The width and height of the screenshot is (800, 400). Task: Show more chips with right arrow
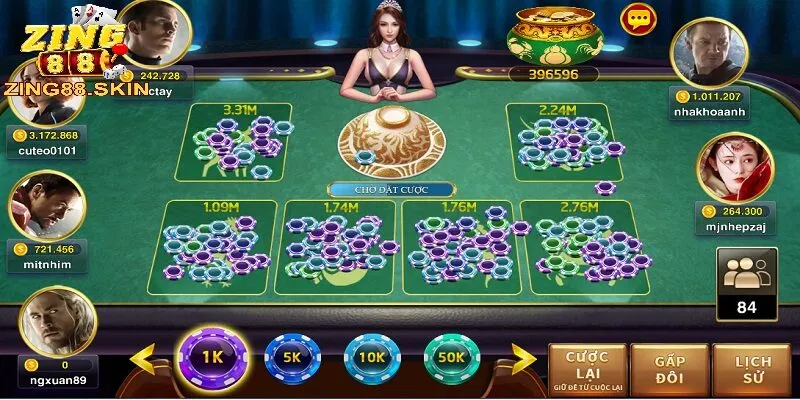[524, 358]
